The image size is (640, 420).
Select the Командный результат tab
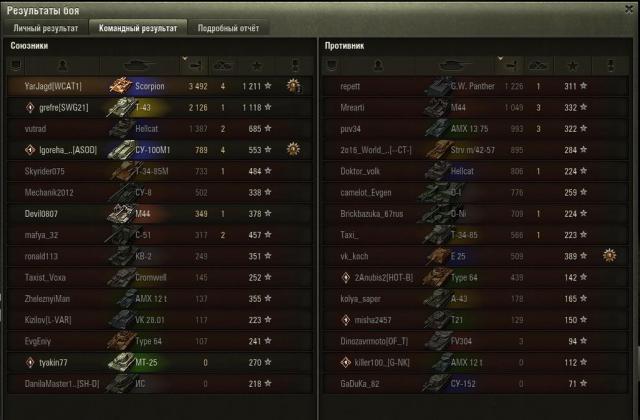tap(135, 28)
